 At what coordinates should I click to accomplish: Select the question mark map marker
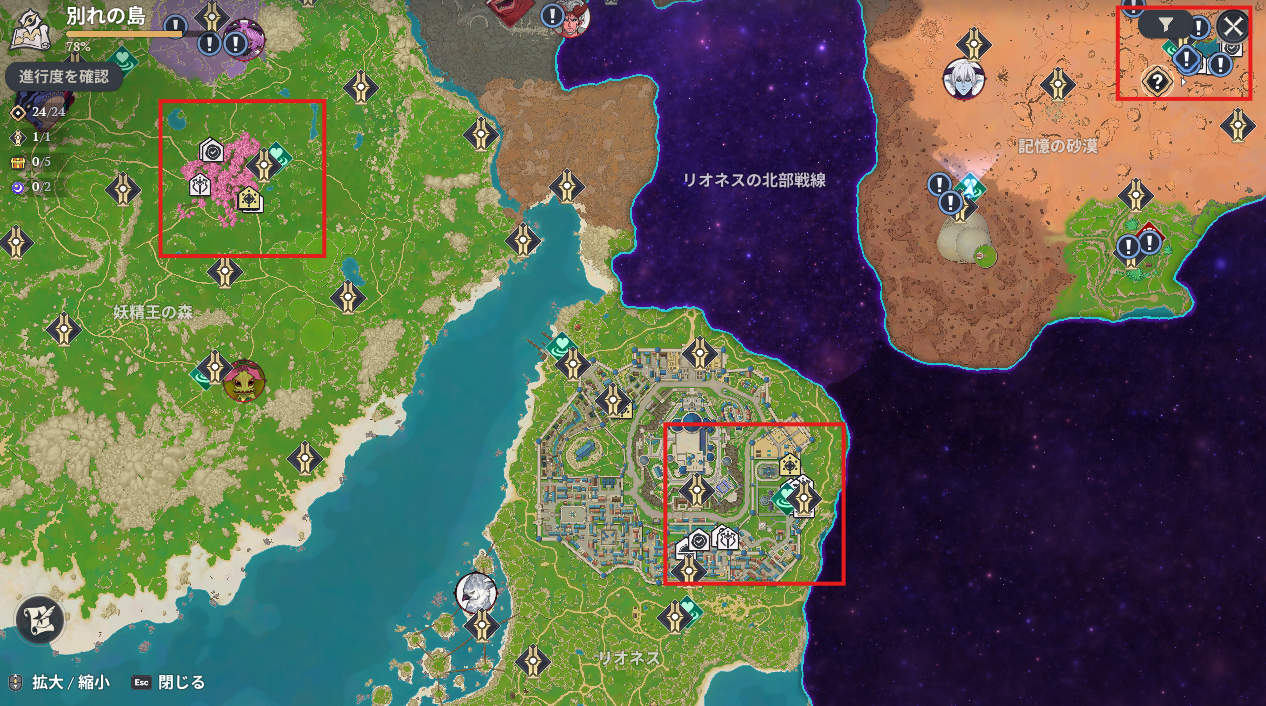(x=1157, y=81)
